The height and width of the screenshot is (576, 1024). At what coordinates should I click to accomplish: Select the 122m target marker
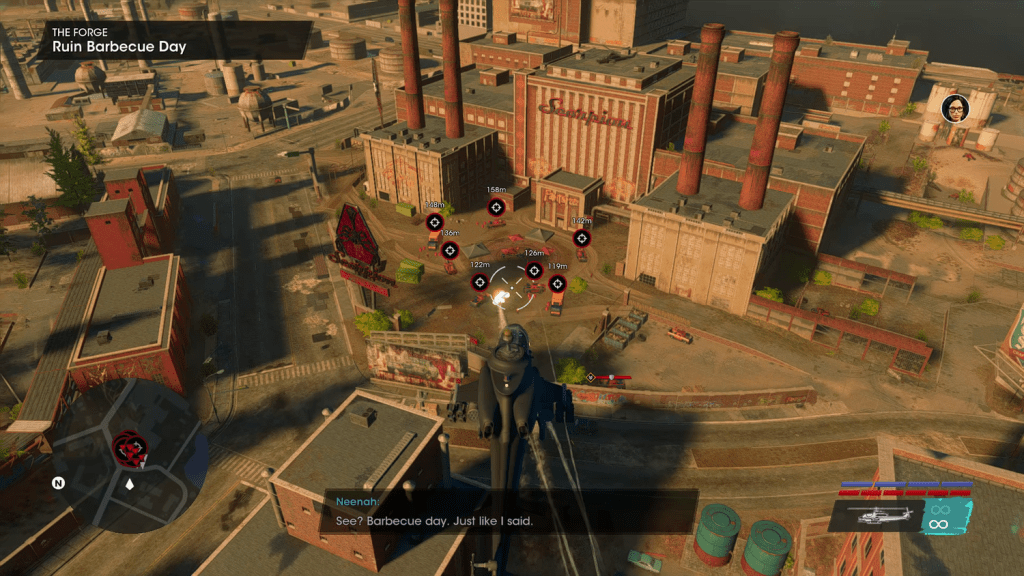[x=480, y=282]
